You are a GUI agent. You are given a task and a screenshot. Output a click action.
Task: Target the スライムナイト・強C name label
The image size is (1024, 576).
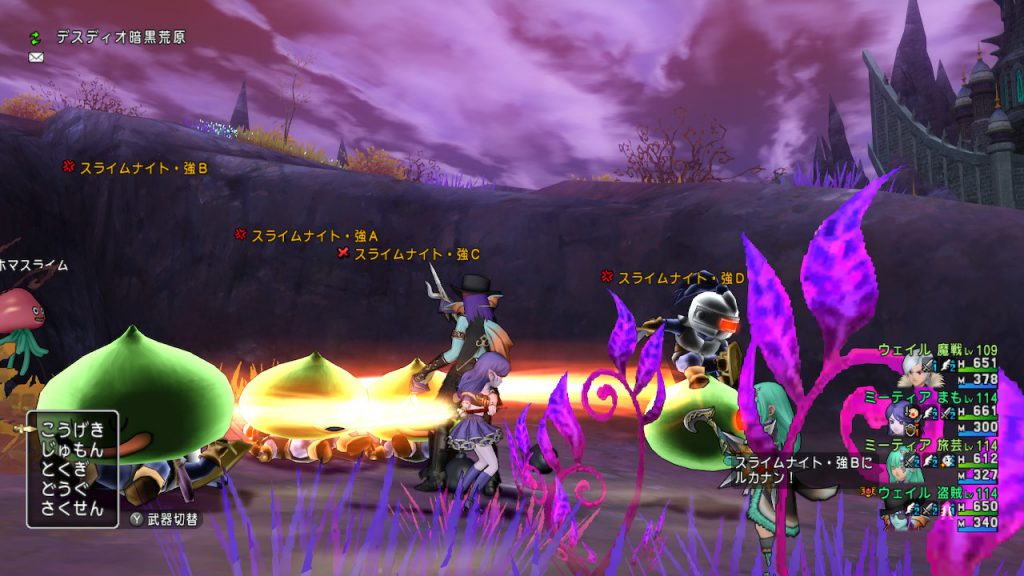pos(417,254)
